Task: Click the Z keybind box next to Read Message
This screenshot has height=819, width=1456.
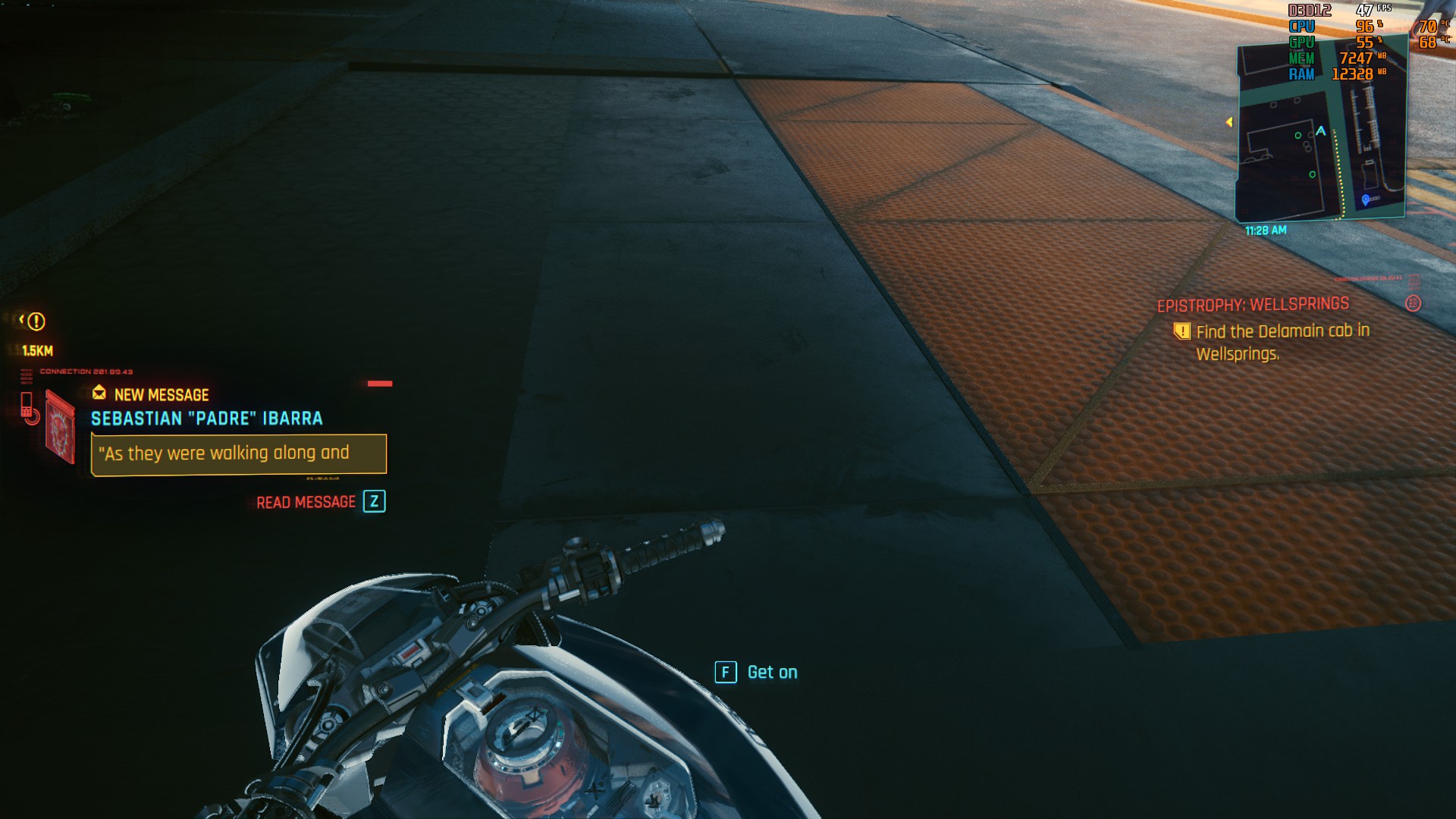Action: [374, 501]
